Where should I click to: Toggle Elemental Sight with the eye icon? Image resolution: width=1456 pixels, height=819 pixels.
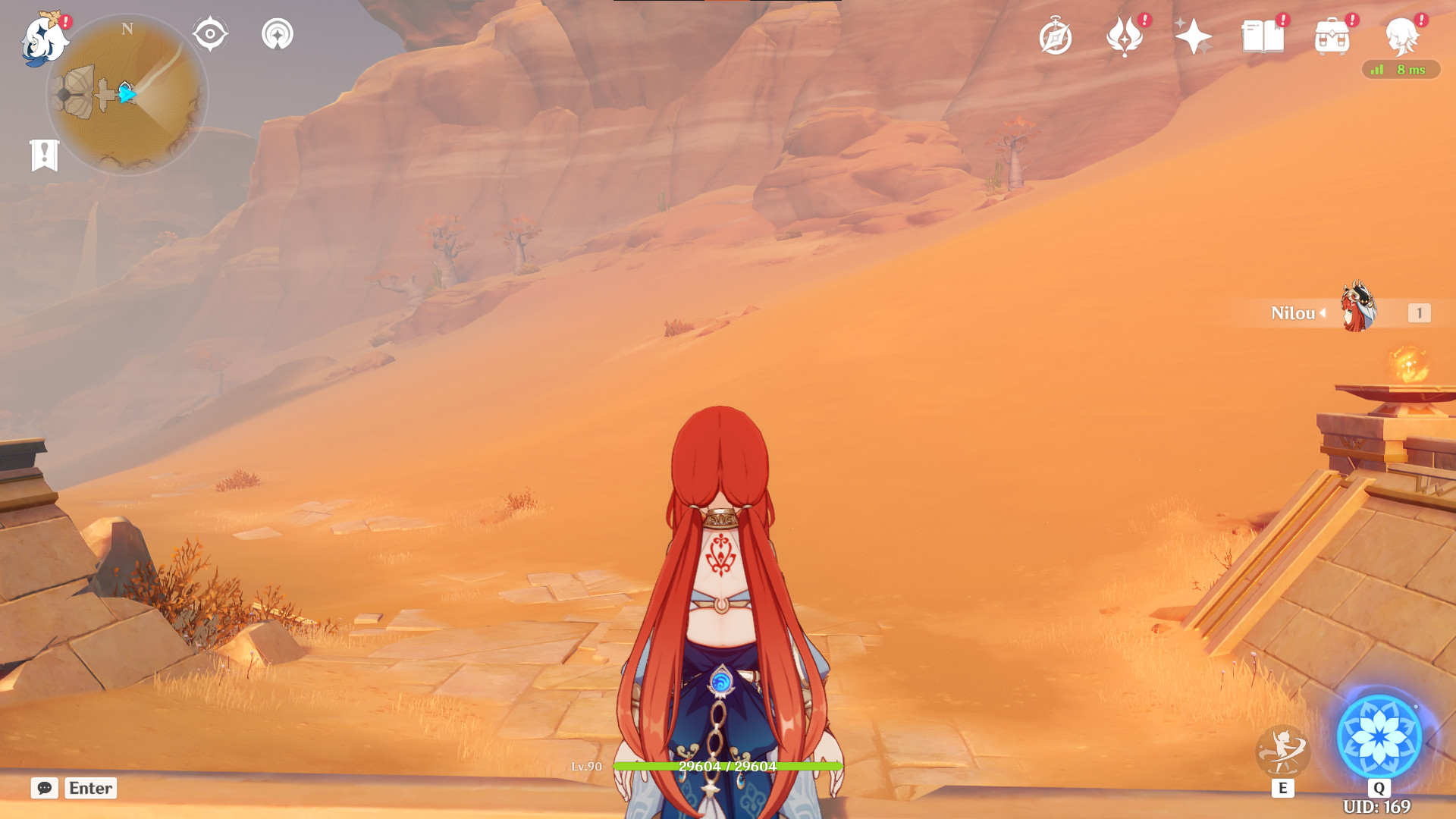coord(210,33)
